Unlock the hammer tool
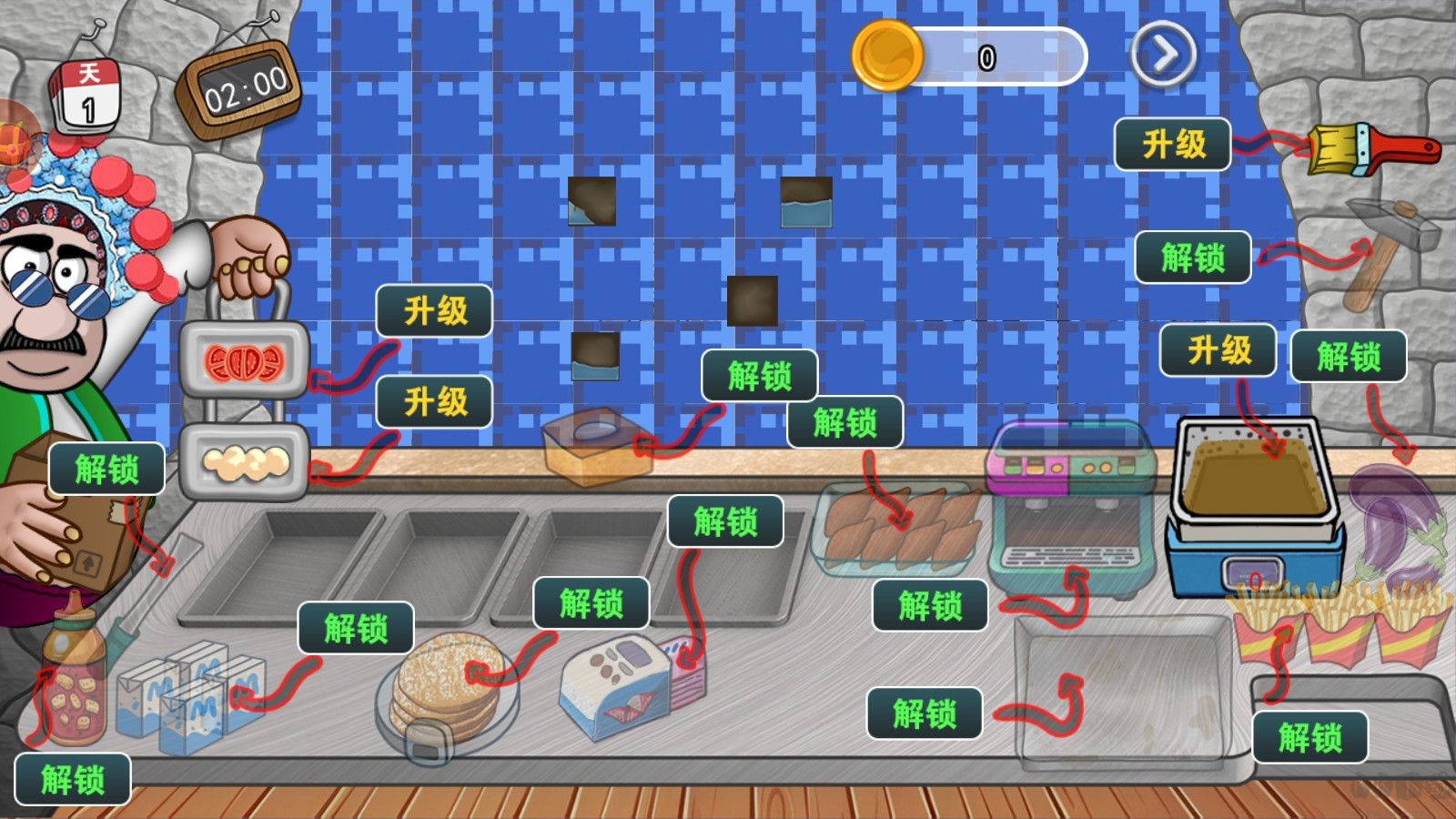 [1193, 258]
